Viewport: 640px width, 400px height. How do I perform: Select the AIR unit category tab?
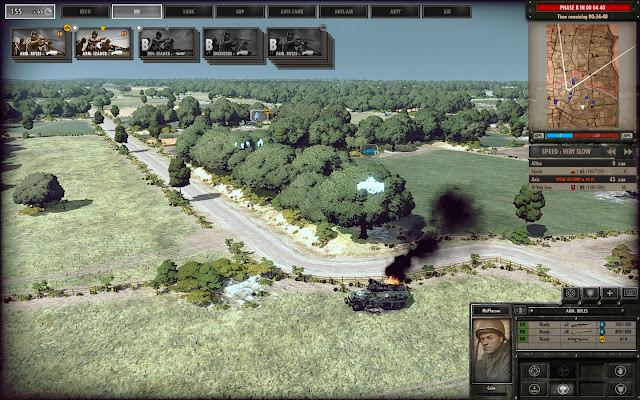pyautogui.click(x=447, y=12)
